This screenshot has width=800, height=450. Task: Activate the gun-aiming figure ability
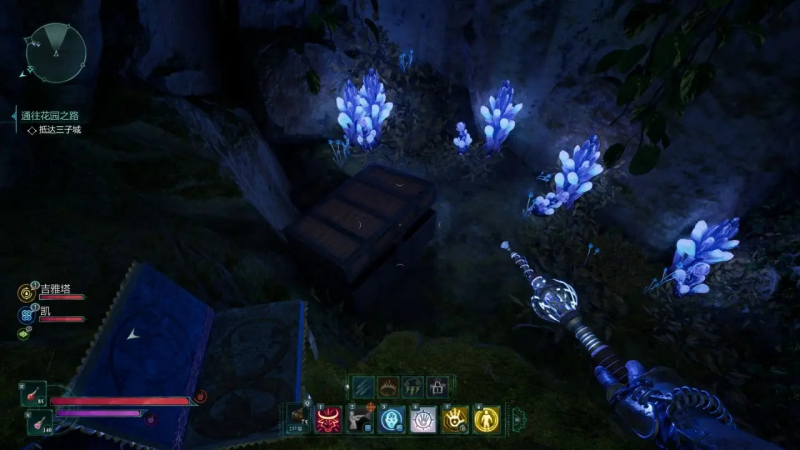(x=360, y=419)
